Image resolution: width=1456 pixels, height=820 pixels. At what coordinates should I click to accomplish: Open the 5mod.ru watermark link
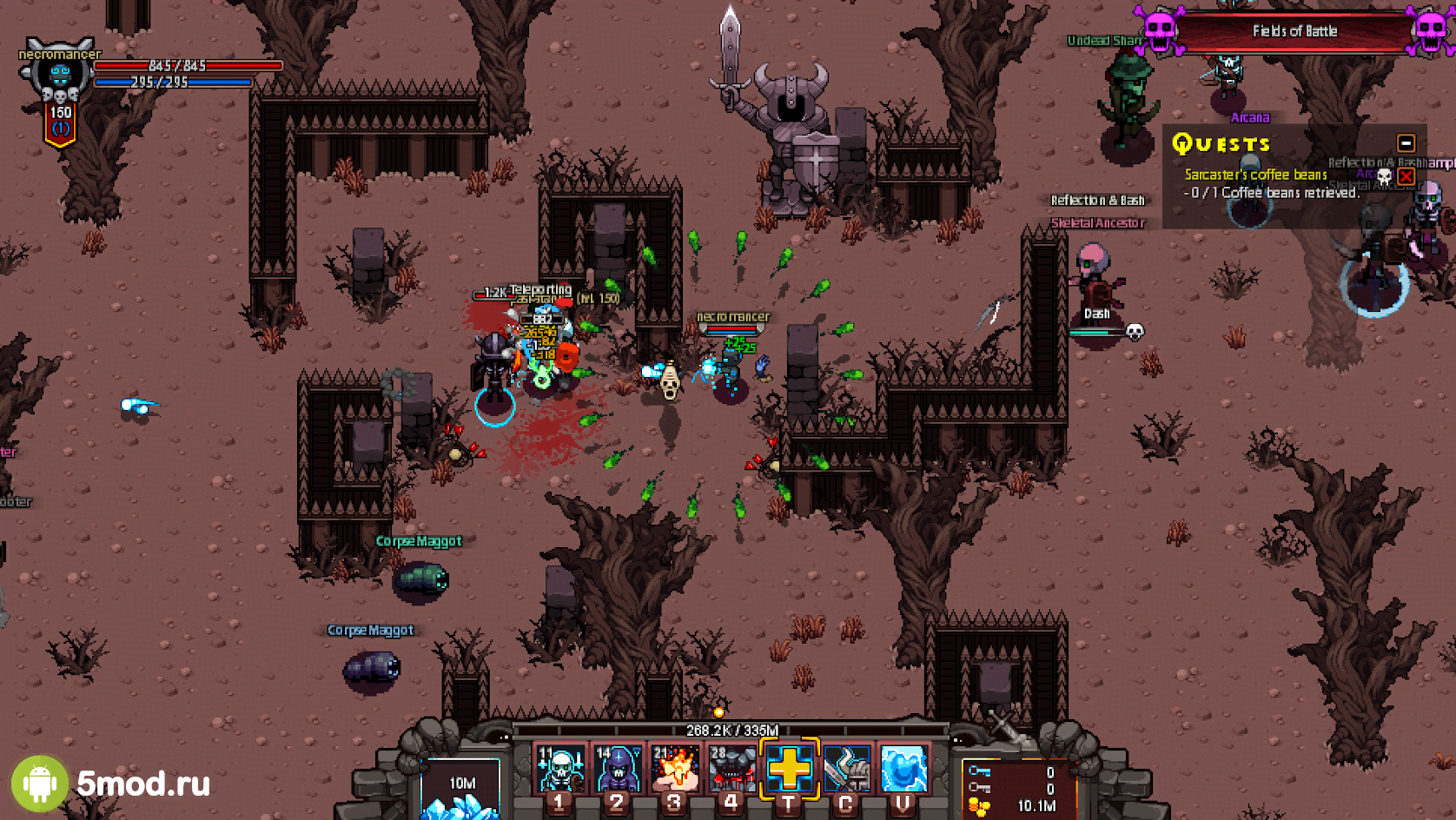point(113,784)
